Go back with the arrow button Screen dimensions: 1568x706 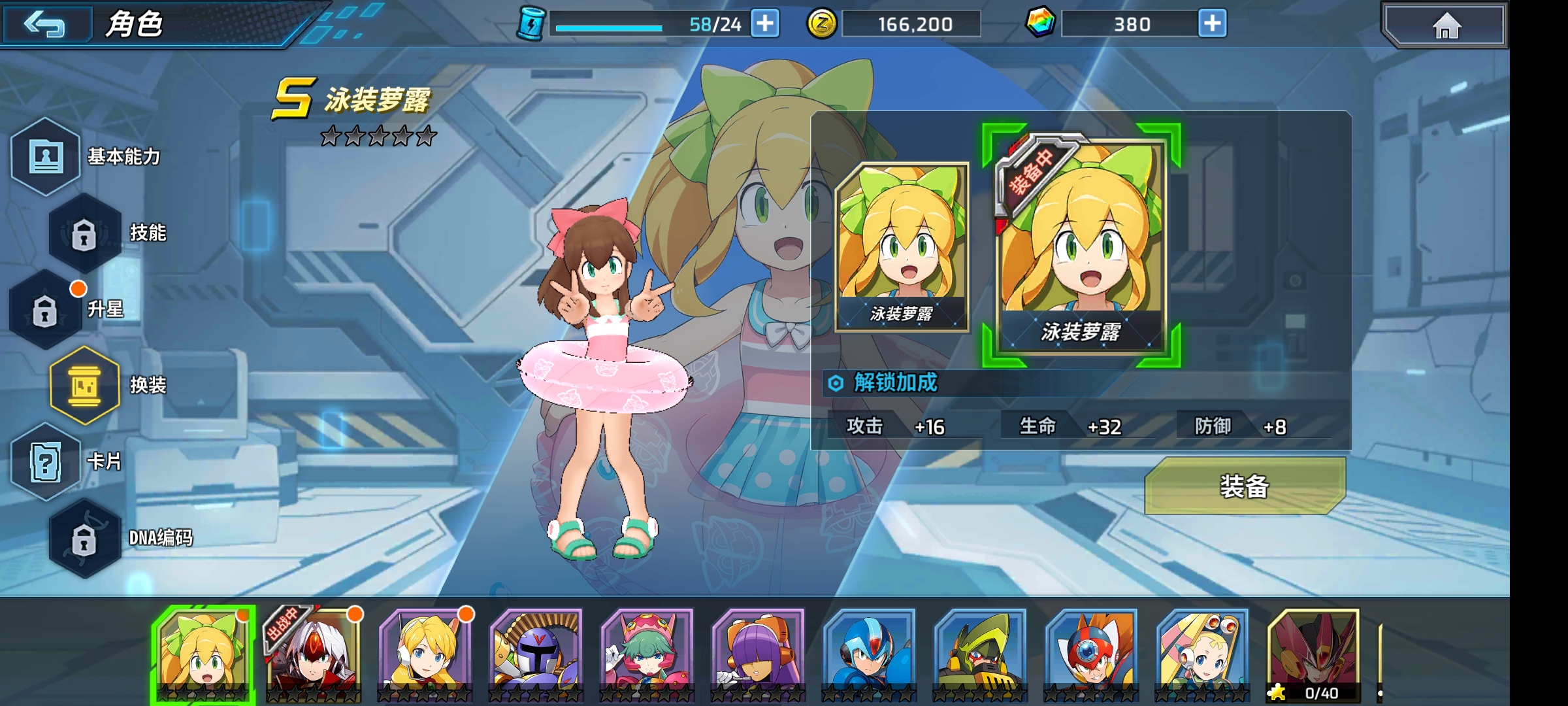(x=44, y=25)
